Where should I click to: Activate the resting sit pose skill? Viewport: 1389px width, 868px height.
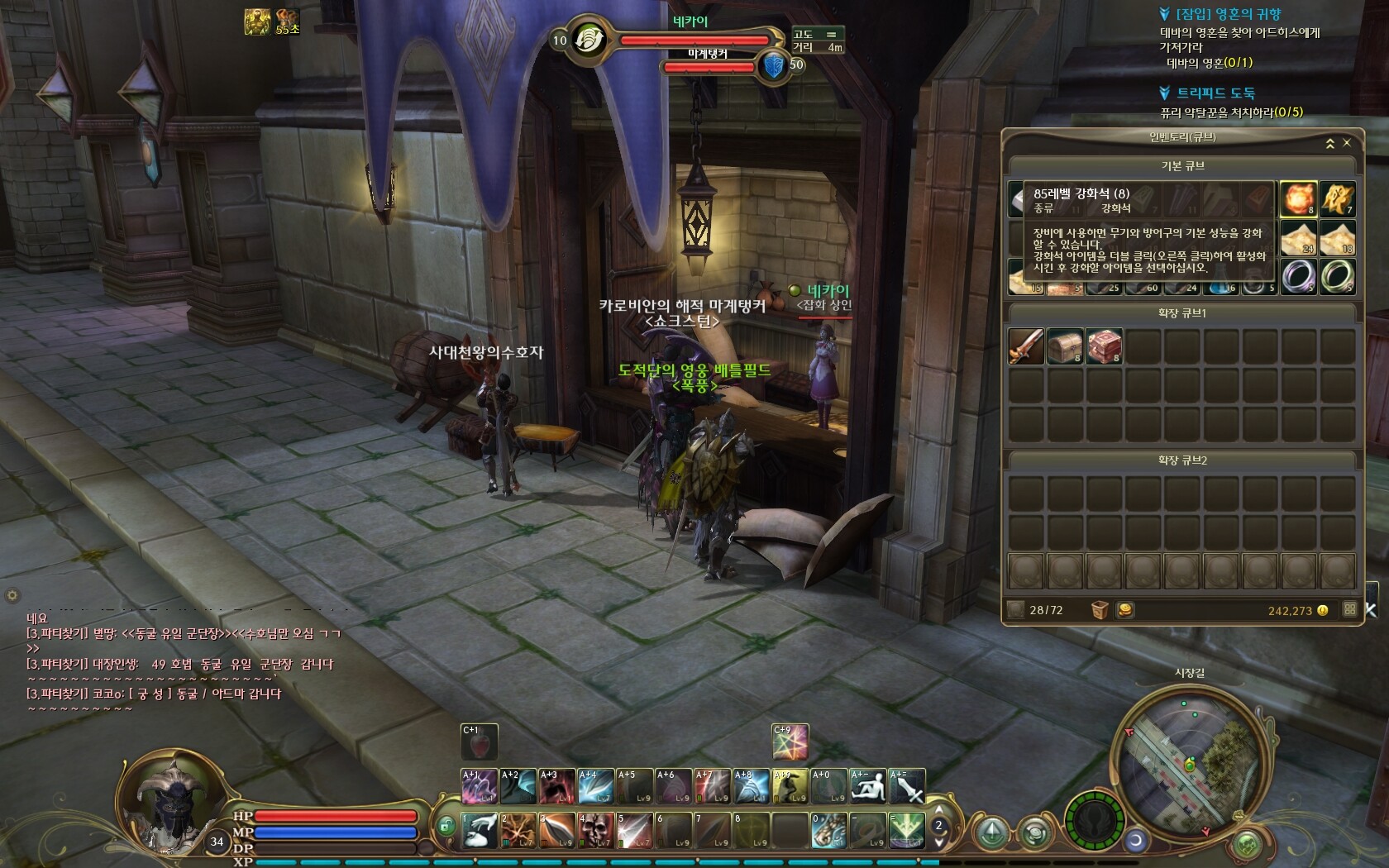click(868, 786)
